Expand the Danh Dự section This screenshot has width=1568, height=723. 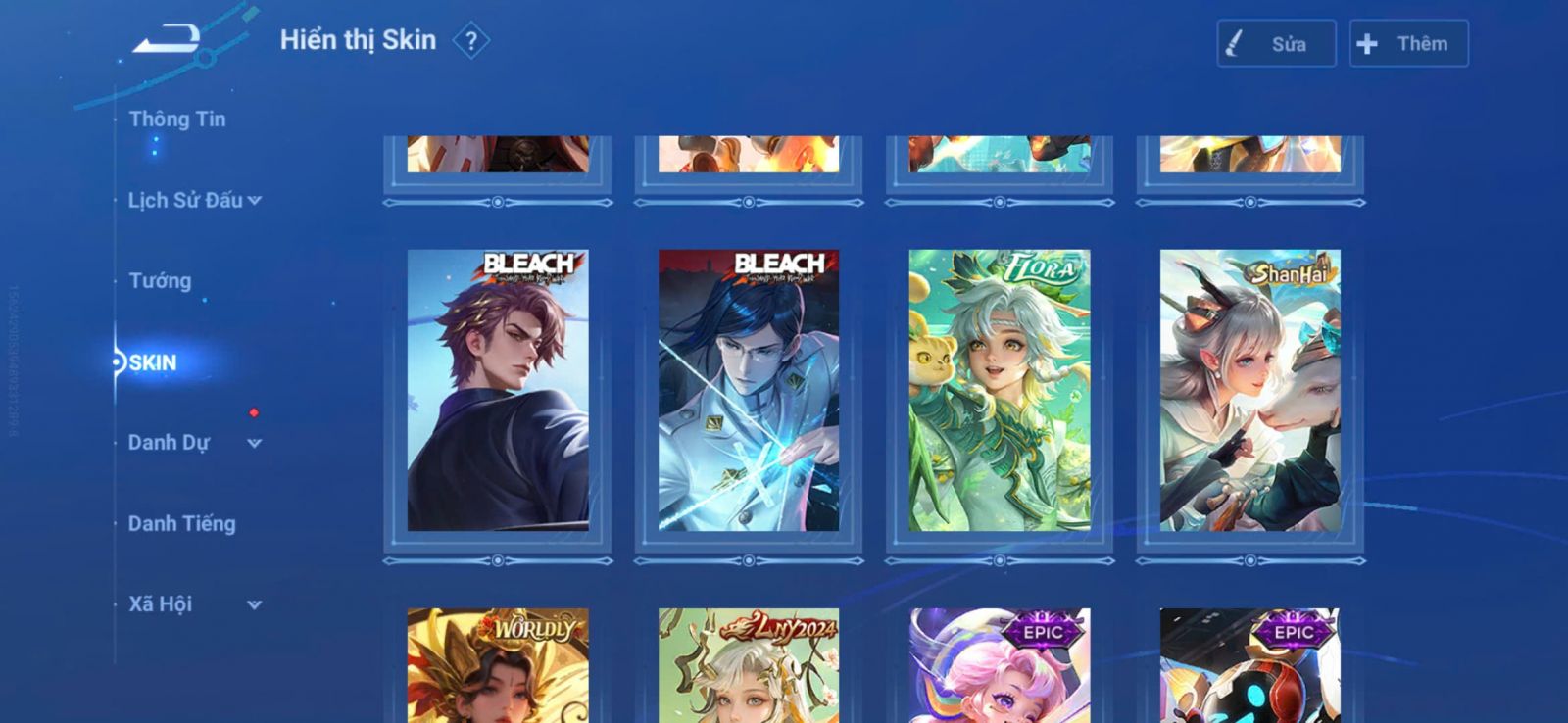[194, 443]
